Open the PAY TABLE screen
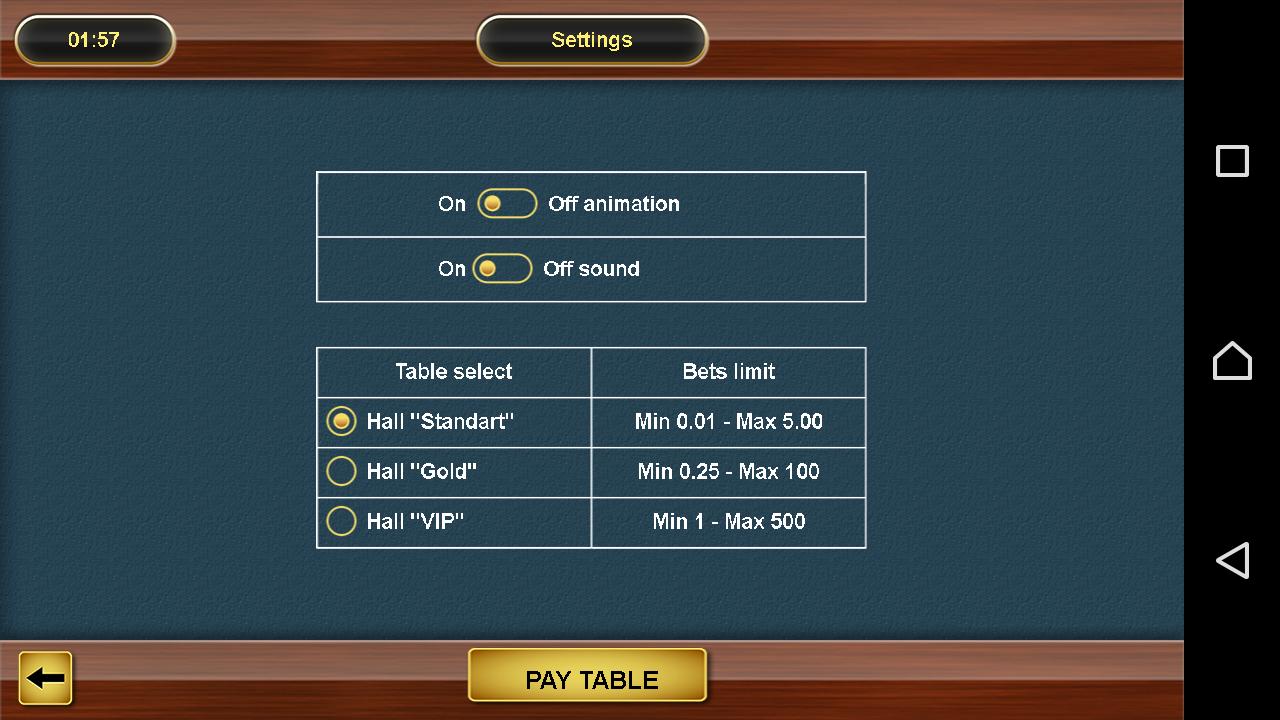The image size is (1280, 720). click(x=588, y=678)
